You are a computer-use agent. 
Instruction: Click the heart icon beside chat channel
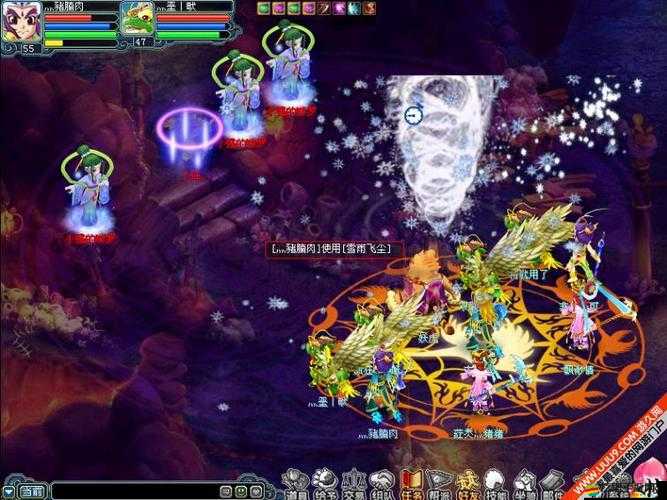point(7,491)
